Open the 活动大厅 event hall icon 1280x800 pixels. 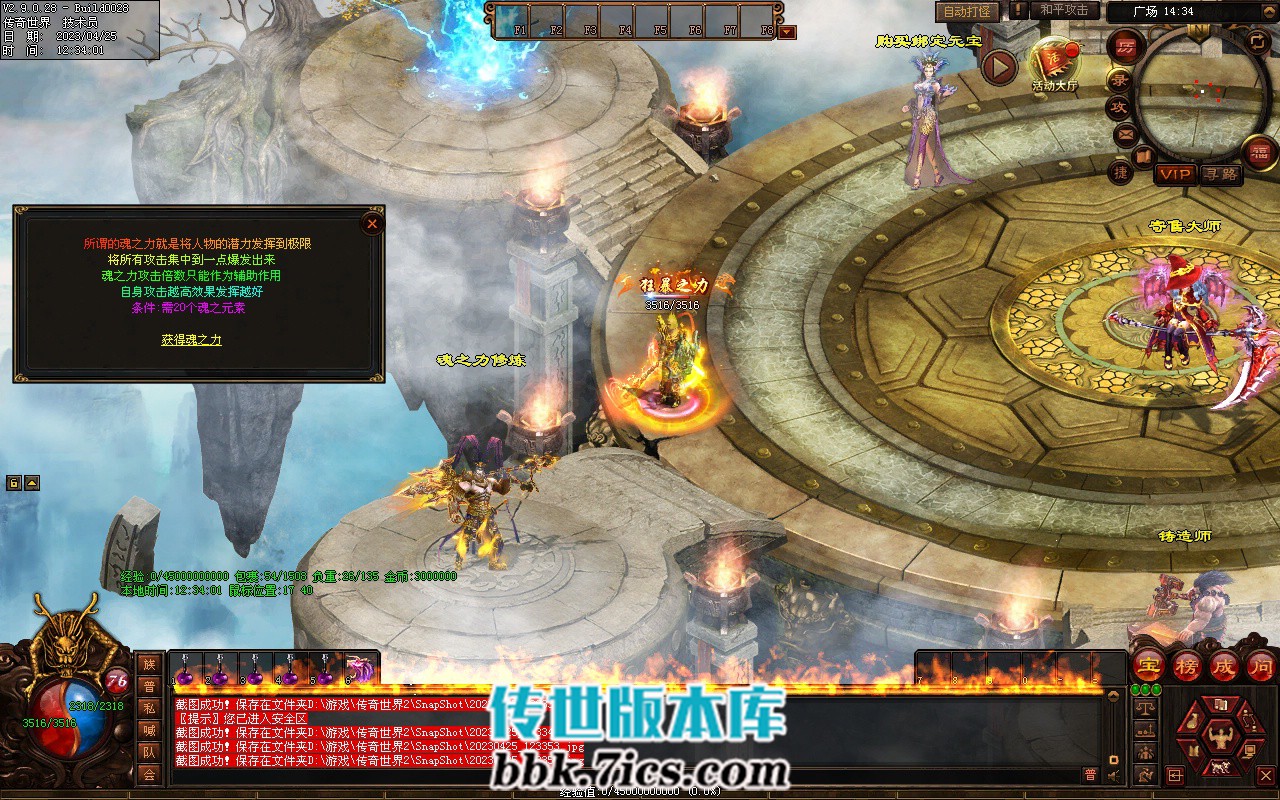[x=1055, y=63]
